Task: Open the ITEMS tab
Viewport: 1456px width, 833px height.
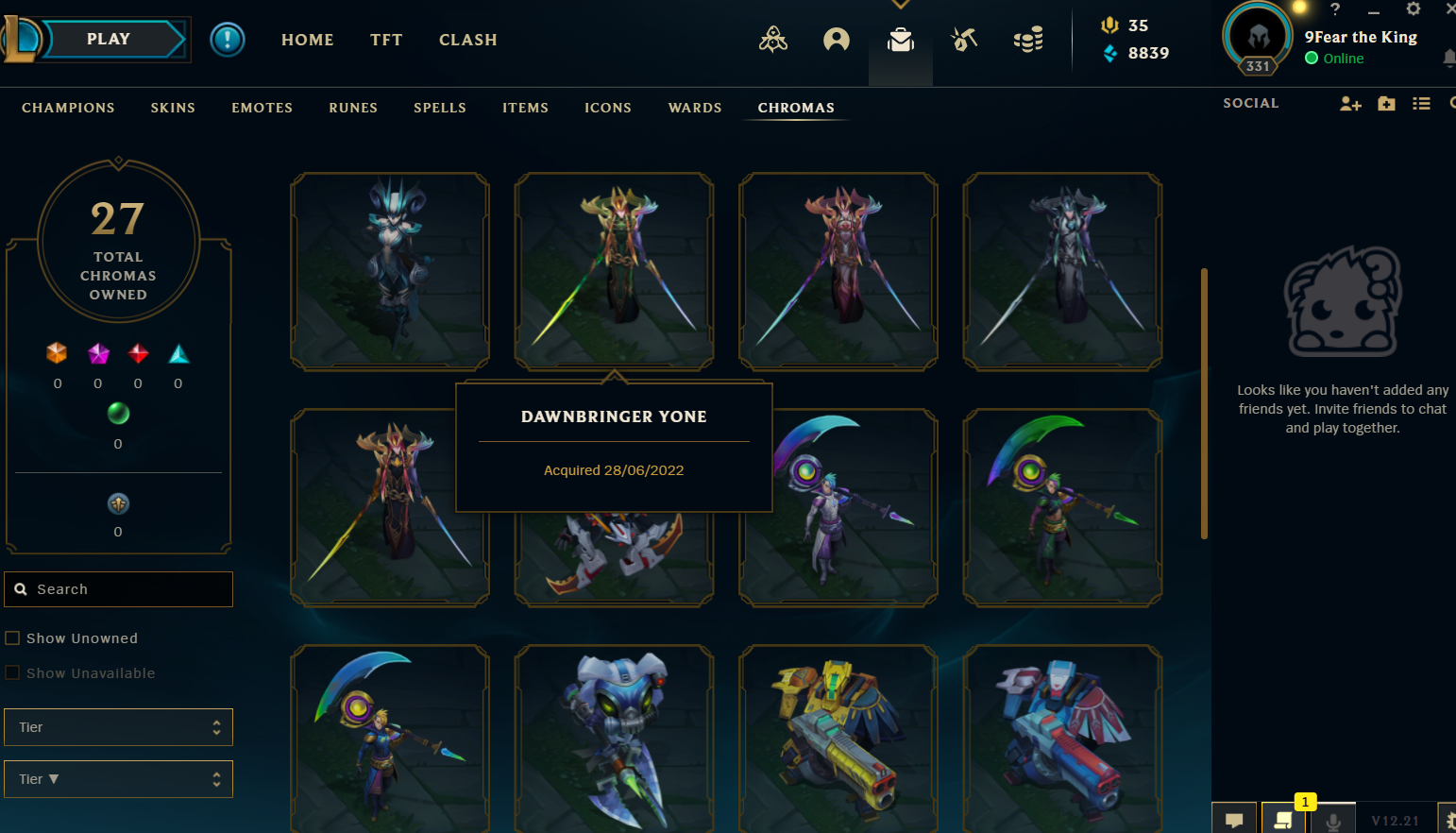Action: click(525, 108)
